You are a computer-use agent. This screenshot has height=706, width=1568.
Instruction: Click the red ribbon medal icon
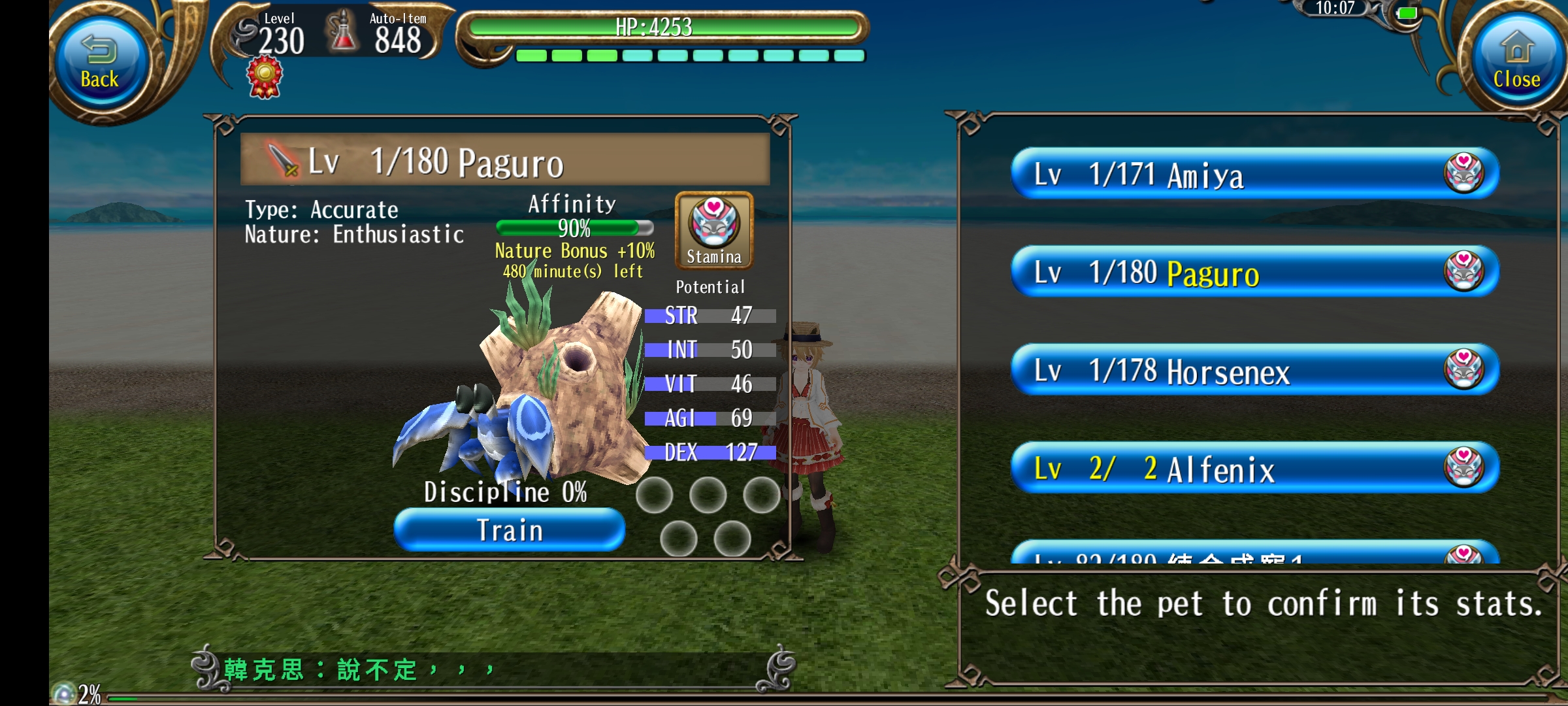click(x=265, y=77)
